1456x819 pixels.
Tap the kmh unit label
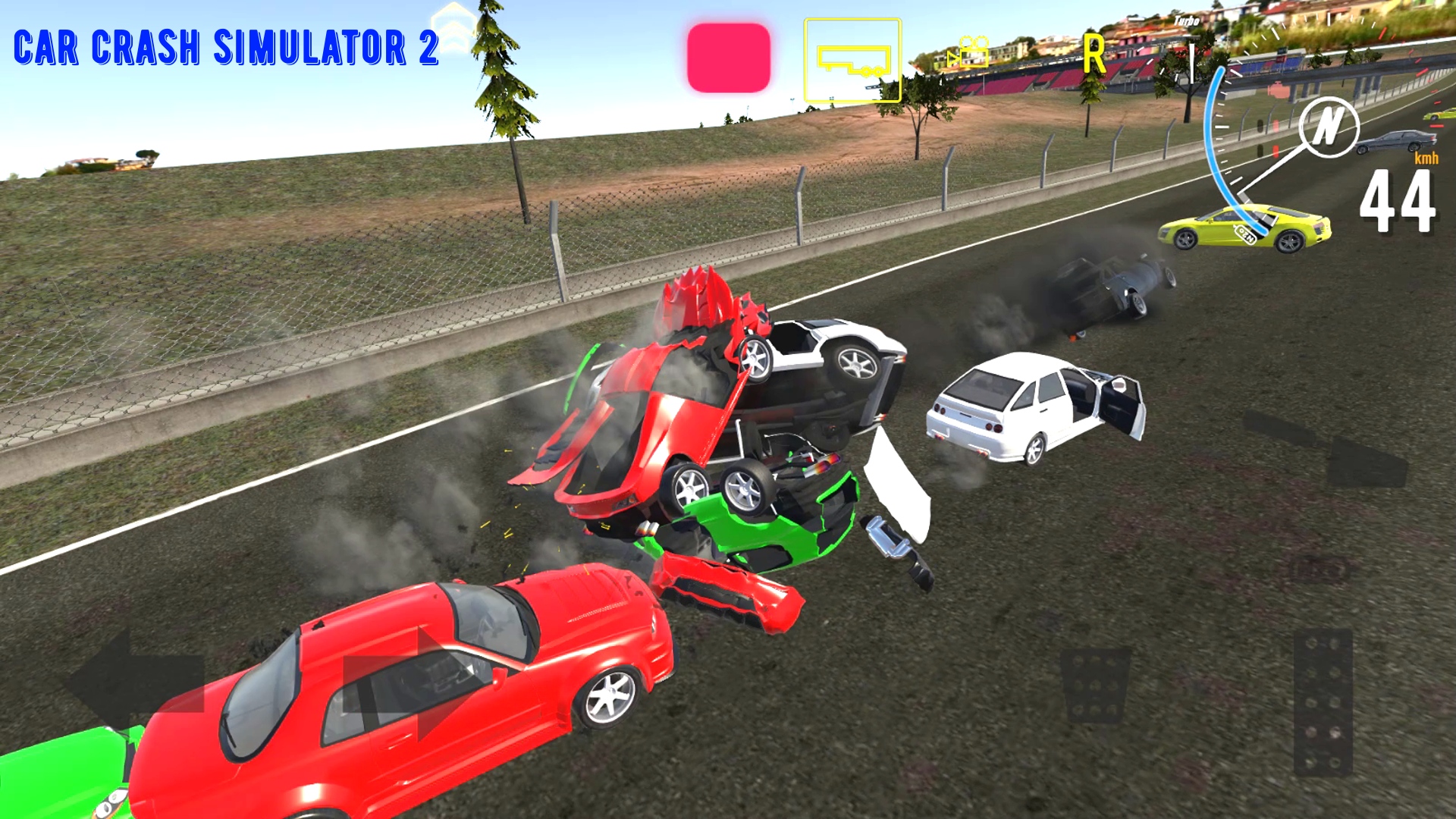point(1427,159)
